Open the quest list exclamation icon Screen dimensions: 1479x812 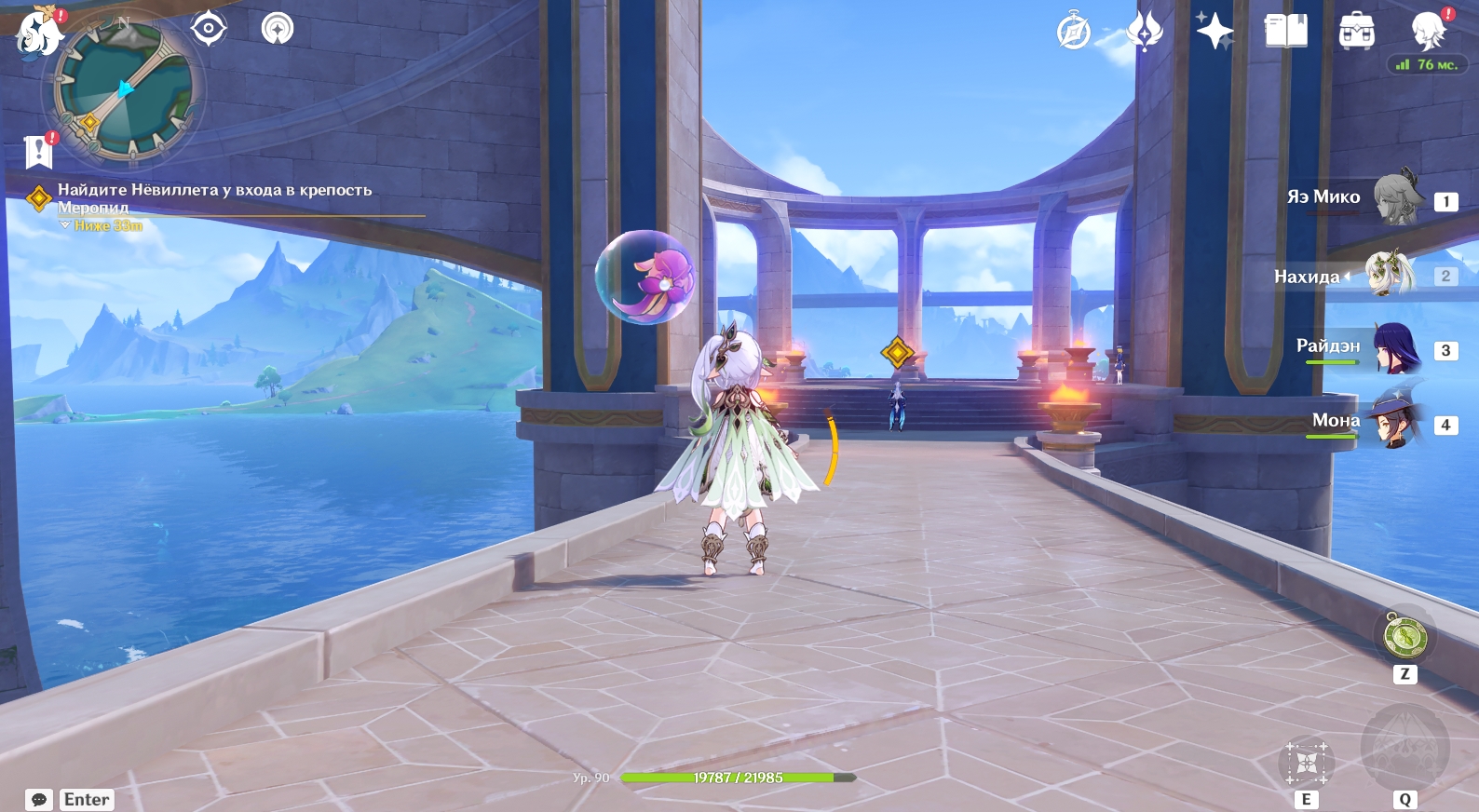click(38, 151)
